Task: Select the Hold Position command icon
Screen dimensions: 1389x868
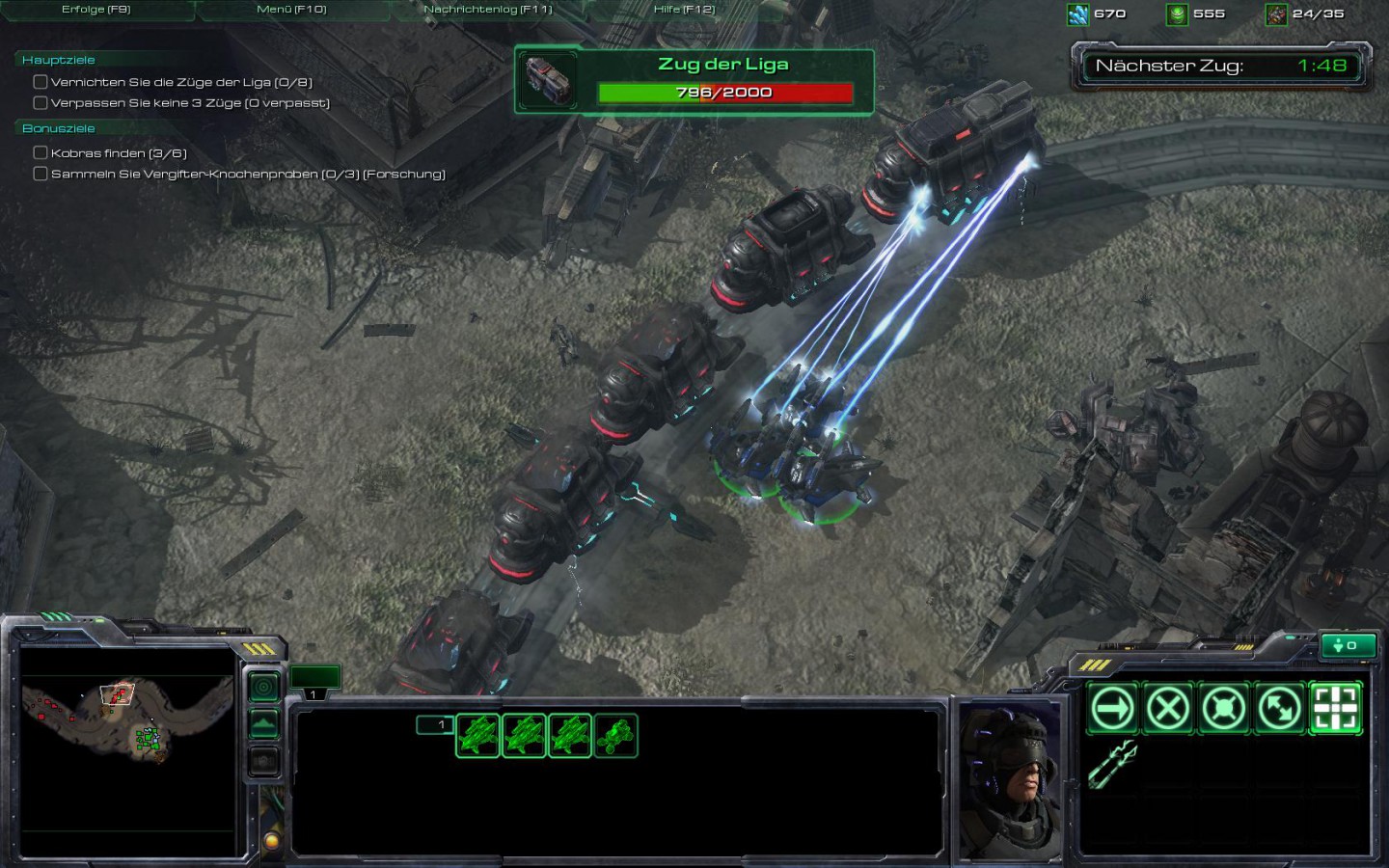Action: [x=1223, y=709]
